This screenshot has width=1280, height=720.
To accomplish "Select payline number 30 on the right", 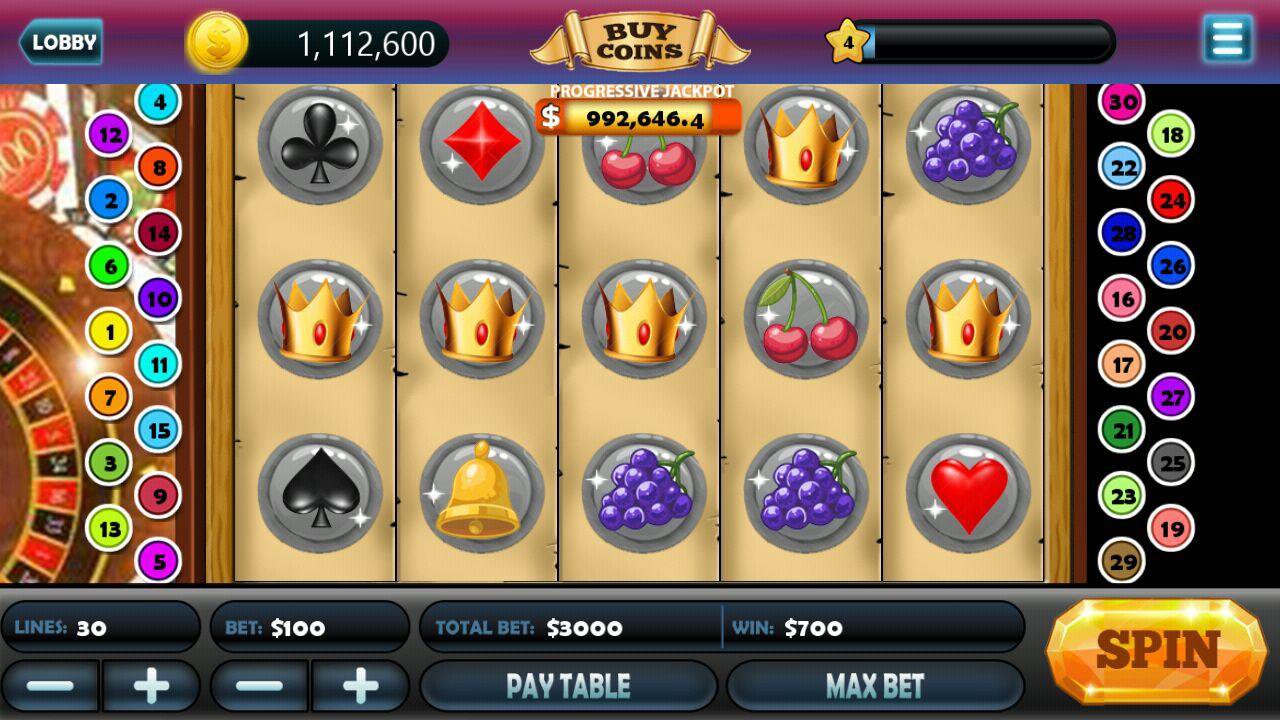I will [x=1121, y=101].
